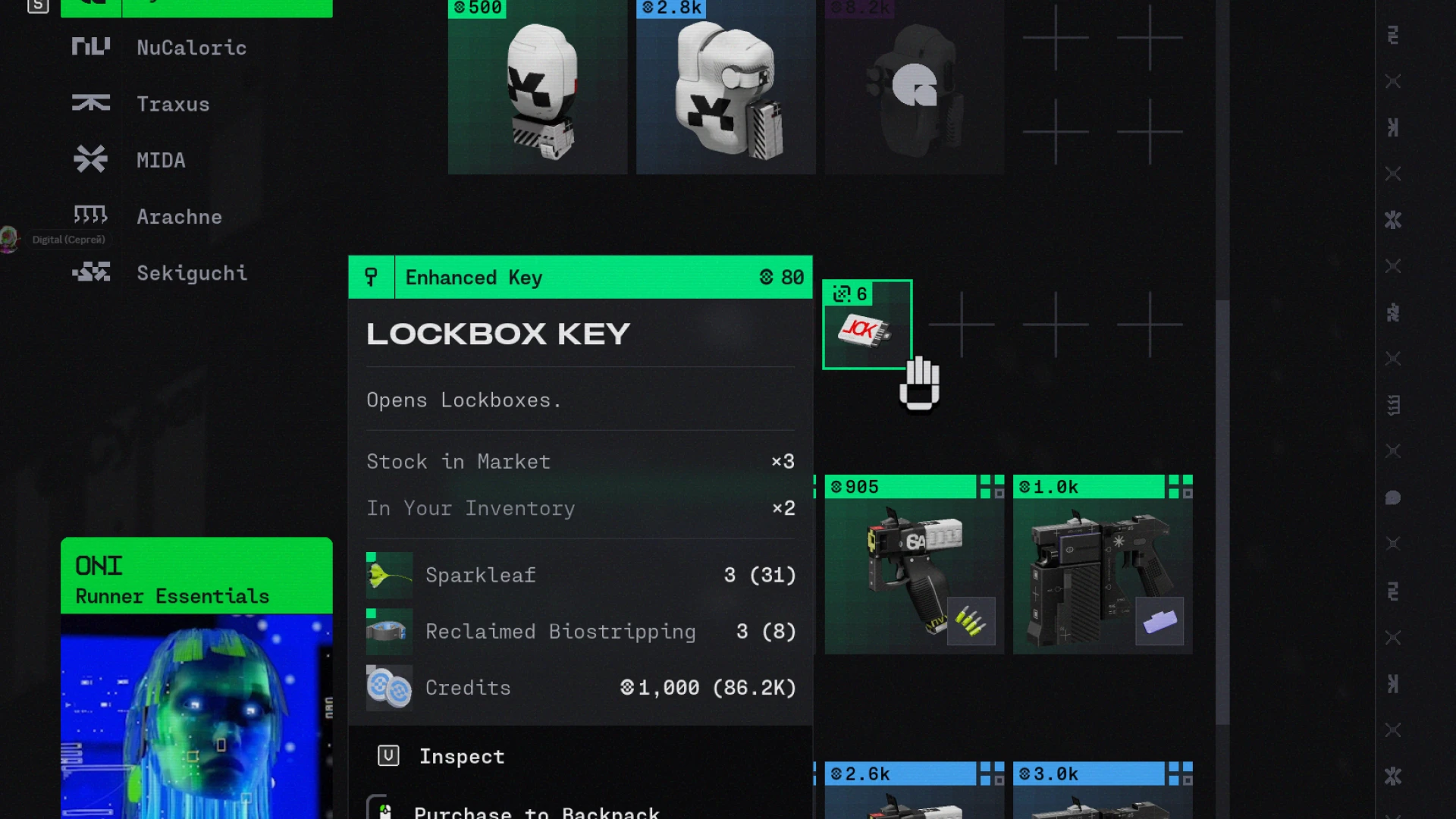Click the Inspect button for Lockbox Key

462,755
